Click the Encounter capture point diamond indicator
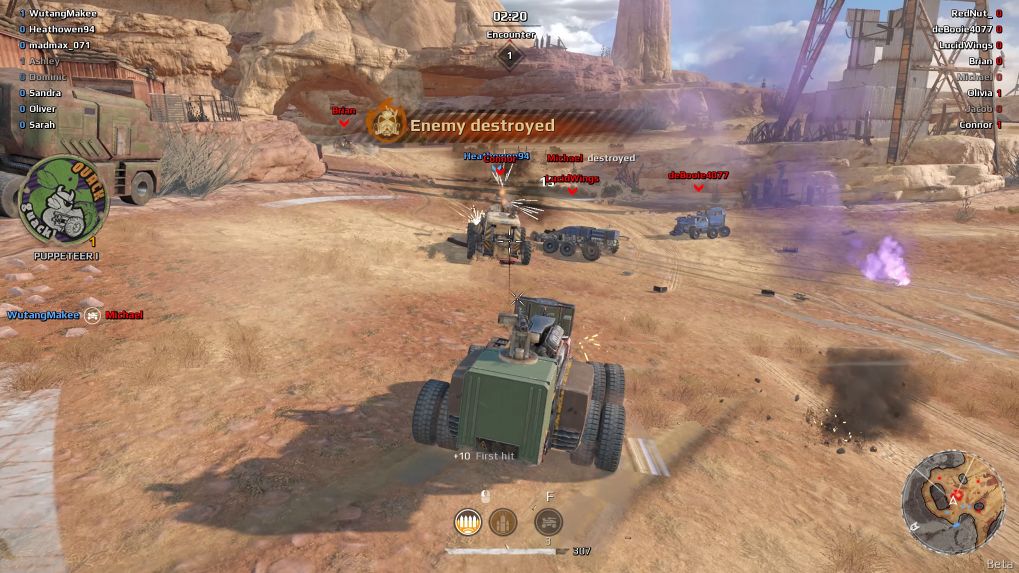Screen dimensions: 1019x573 point(510,56)
